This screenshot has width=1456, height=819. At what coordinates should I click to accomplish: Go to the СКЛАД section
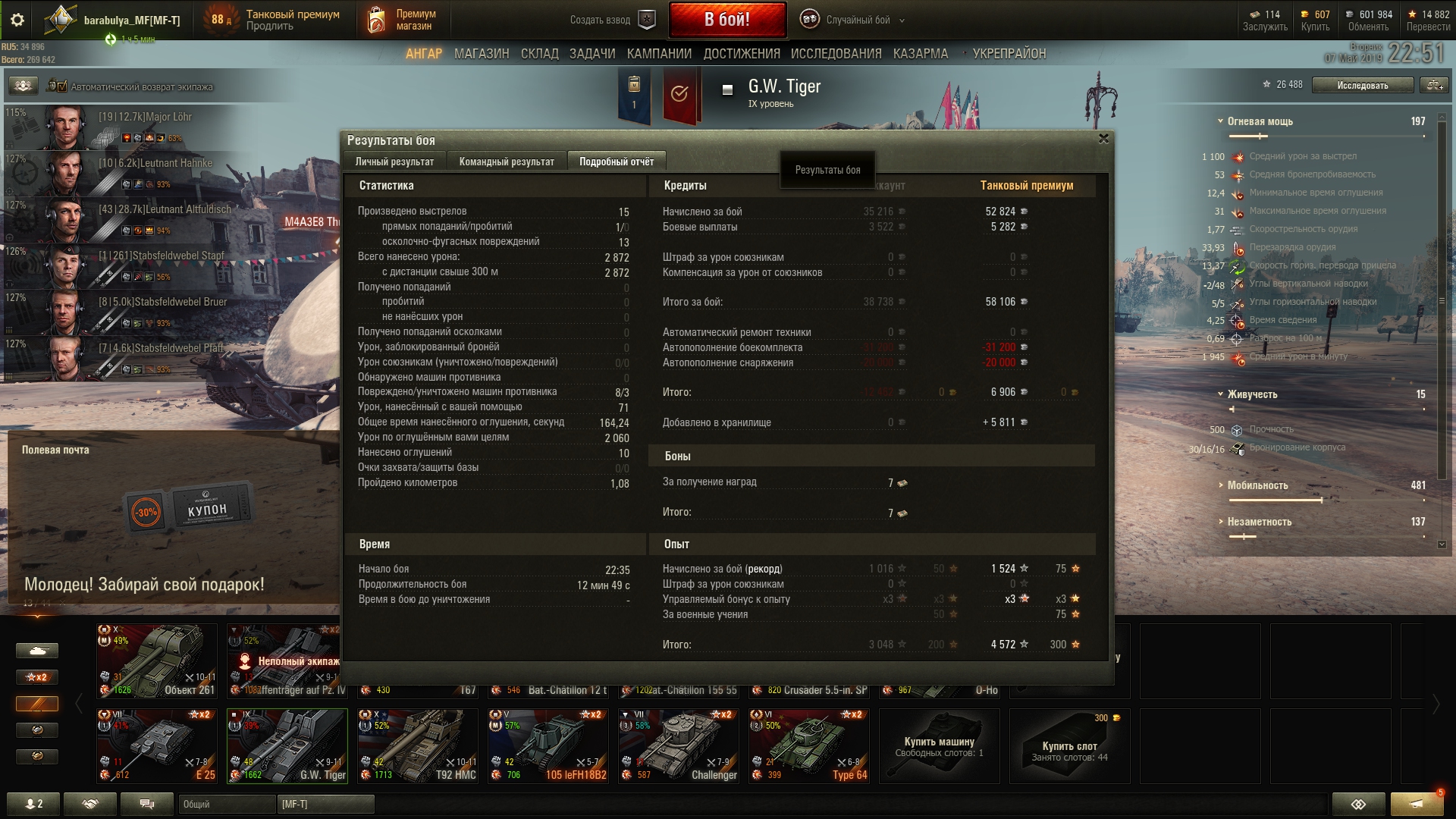point(539,54)
